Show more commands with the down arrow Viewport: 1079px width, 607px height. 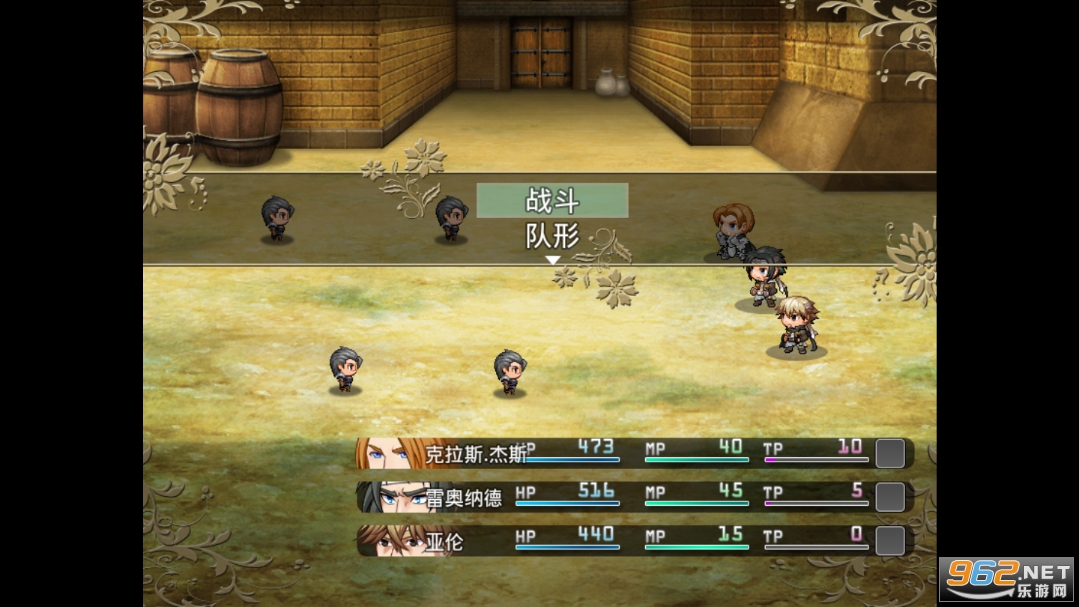552,260
